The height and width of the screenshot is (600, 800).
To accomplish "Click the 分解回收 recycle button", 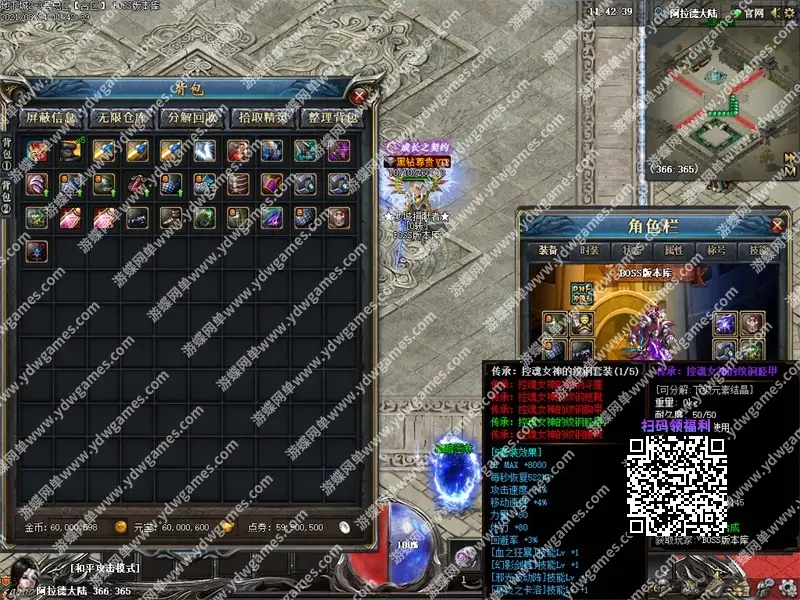I will [x=192, y=117].
